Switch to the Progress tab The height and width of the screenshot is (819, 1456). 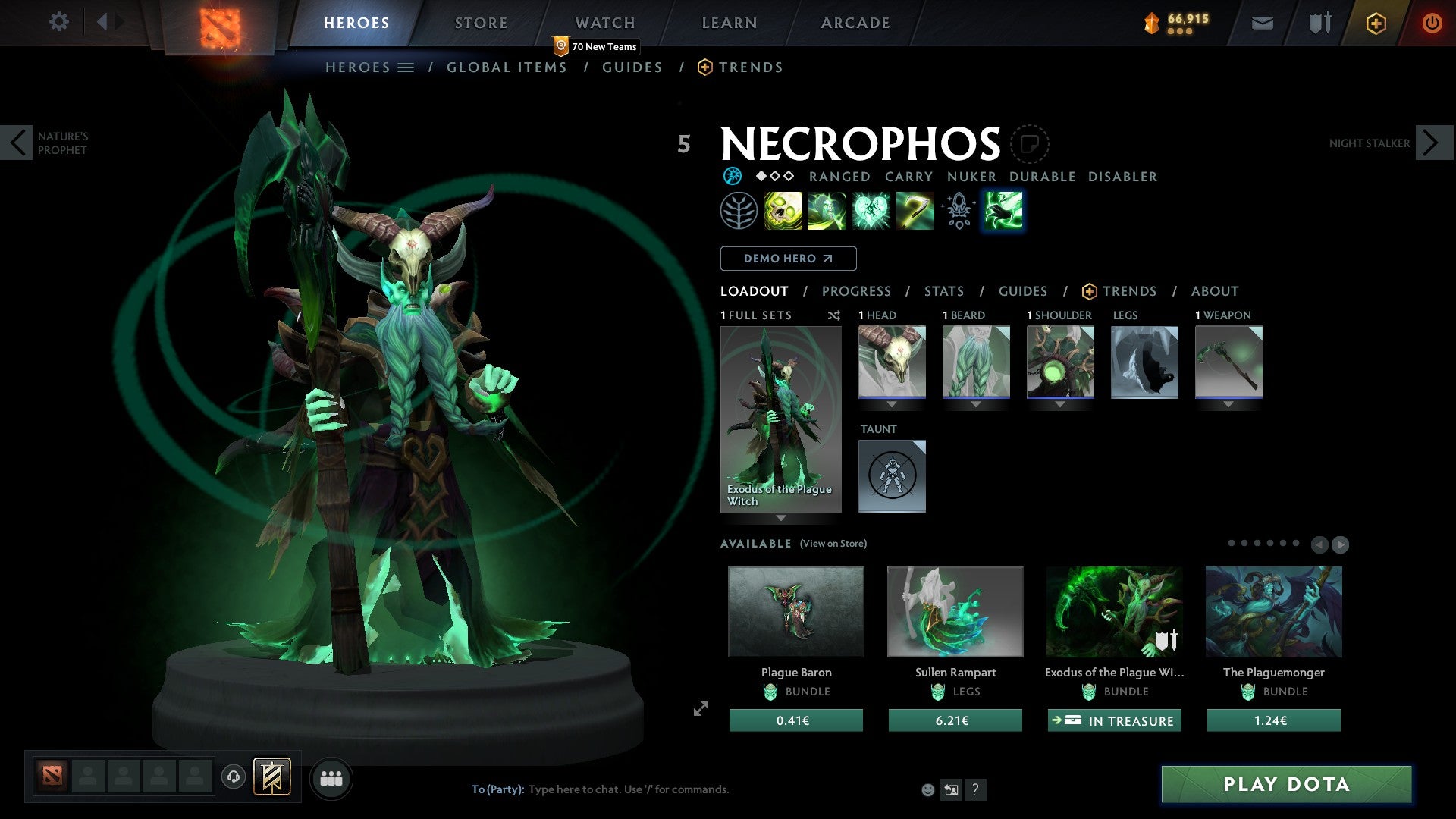(x=857, y=291)
